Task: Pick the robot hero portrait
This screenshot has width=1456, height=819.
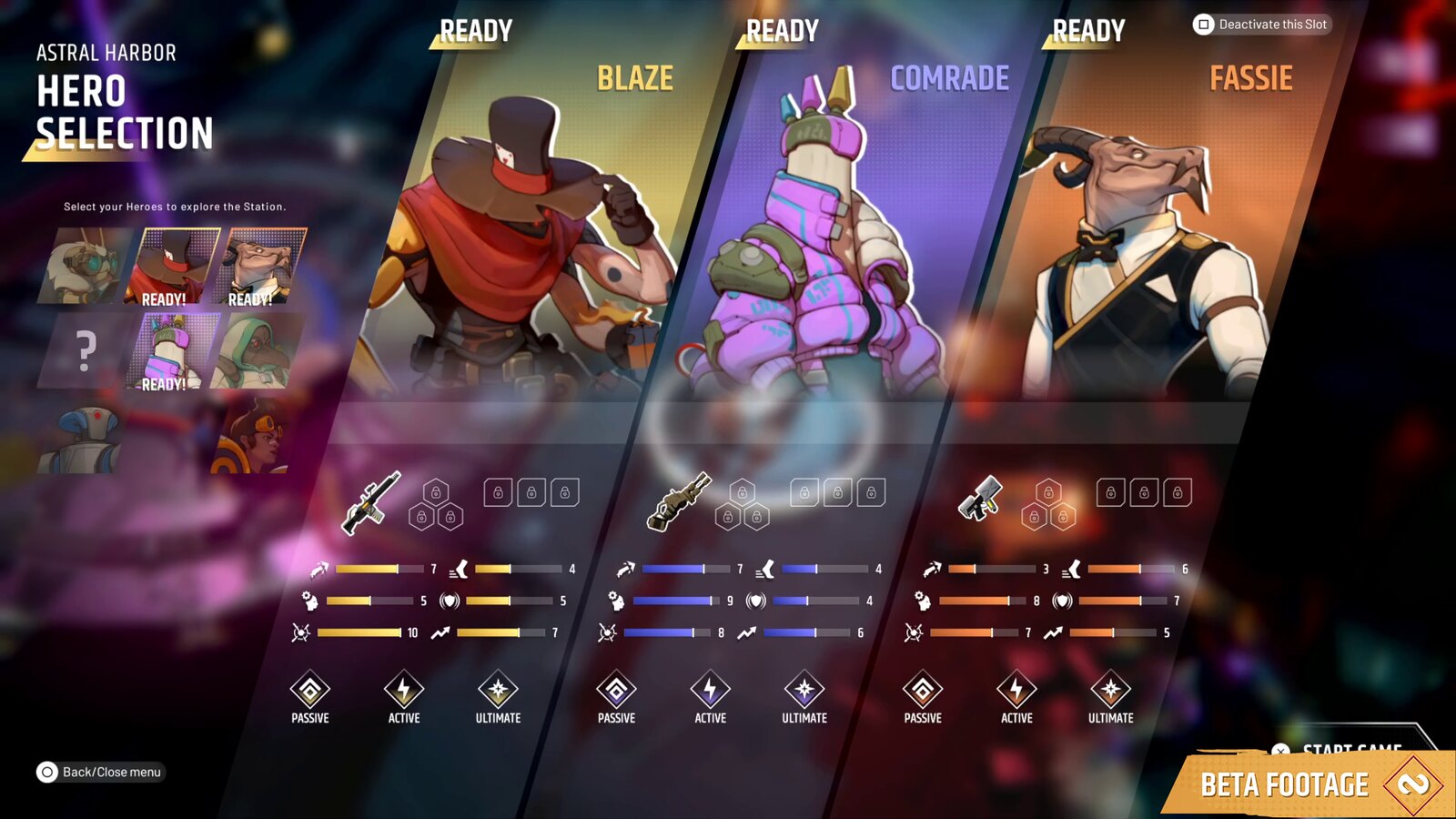Action: (84, 439)
